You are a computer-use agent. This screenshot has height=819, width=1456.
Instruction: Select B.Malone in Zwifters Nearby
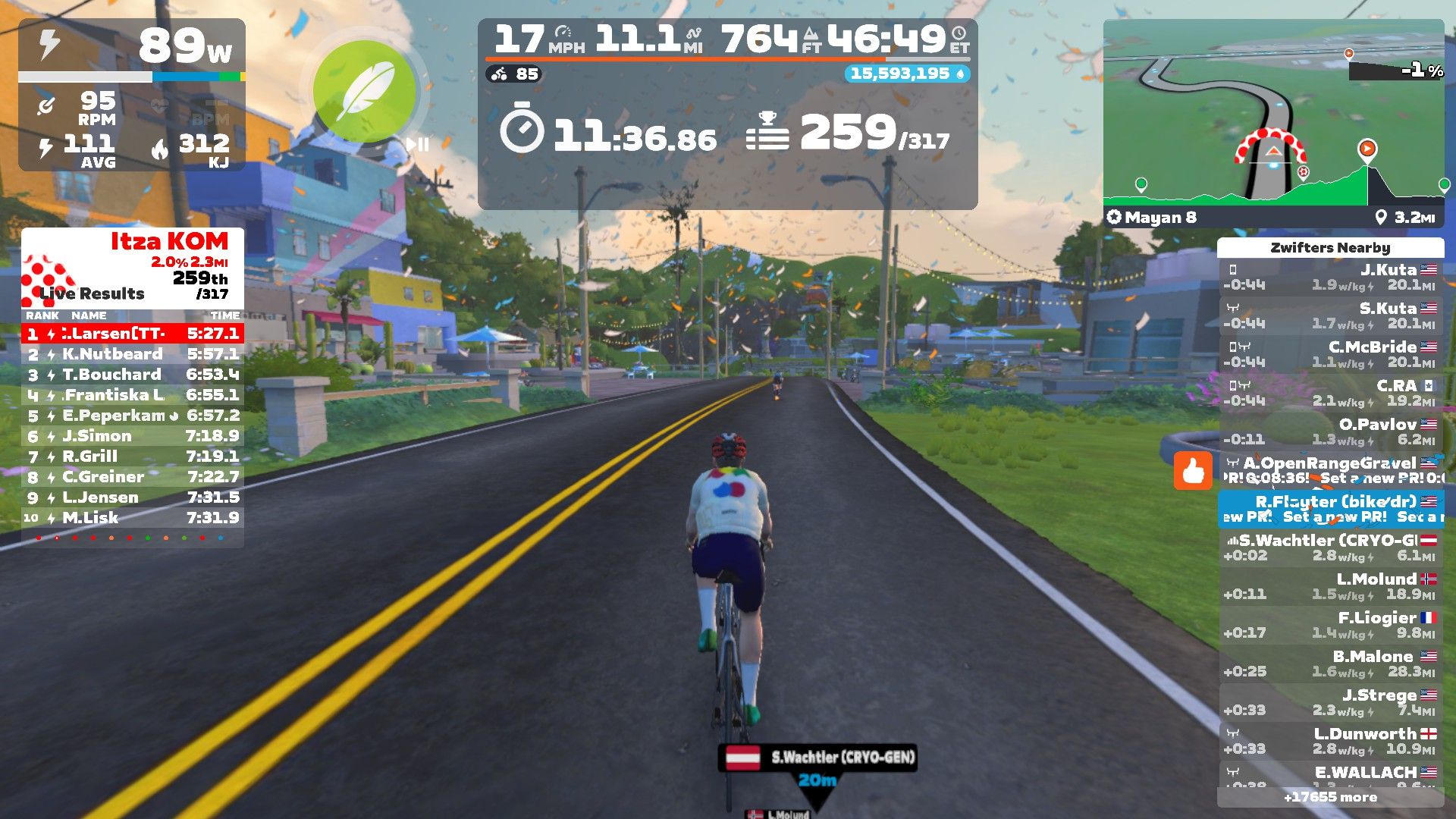click(x=1331, y=664)
